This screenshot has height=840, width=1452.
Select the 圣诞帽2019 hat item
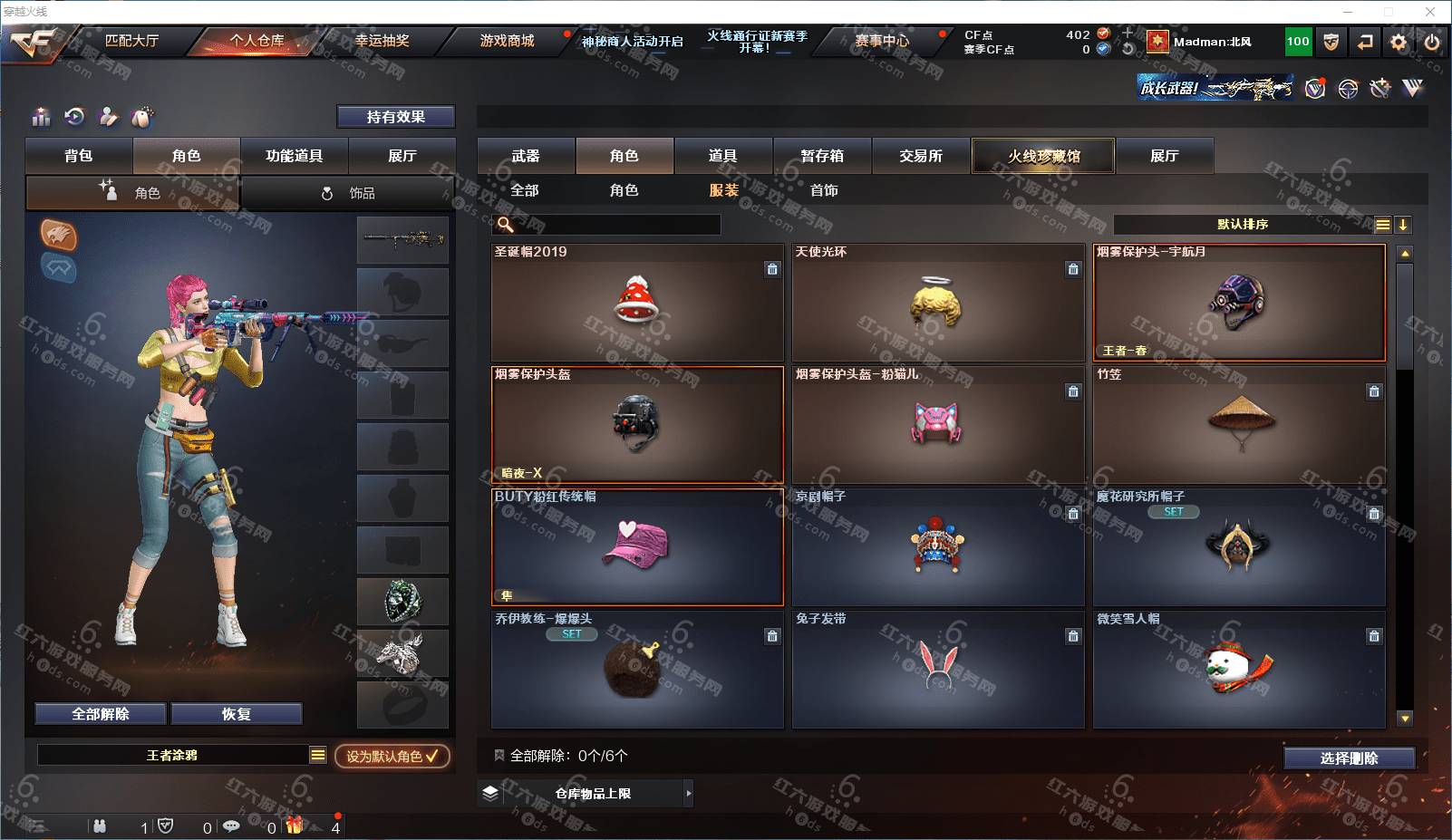click(x=636, y=303)
